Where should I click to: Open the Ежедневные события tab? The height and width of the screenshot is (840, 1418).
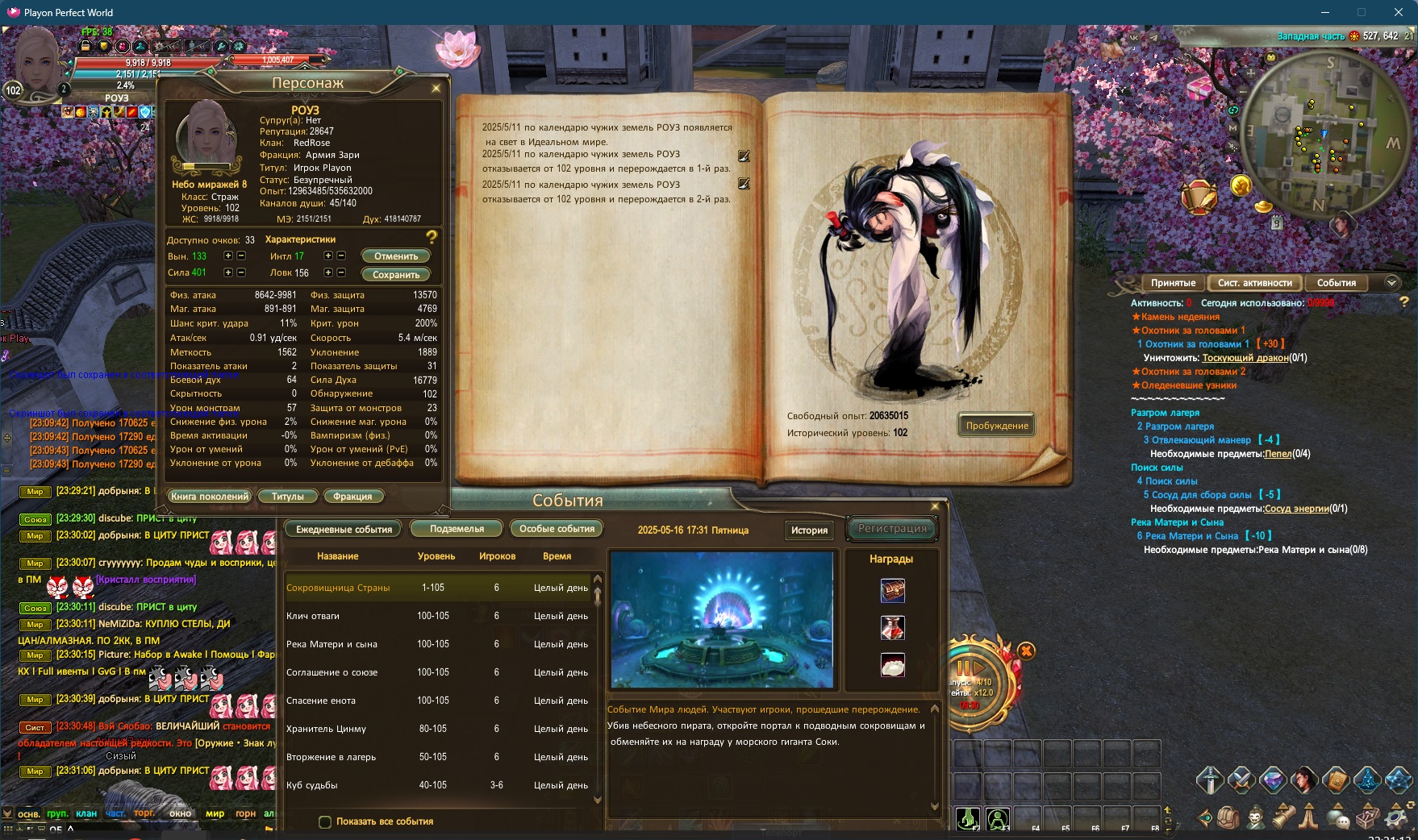tap(344, 530)
